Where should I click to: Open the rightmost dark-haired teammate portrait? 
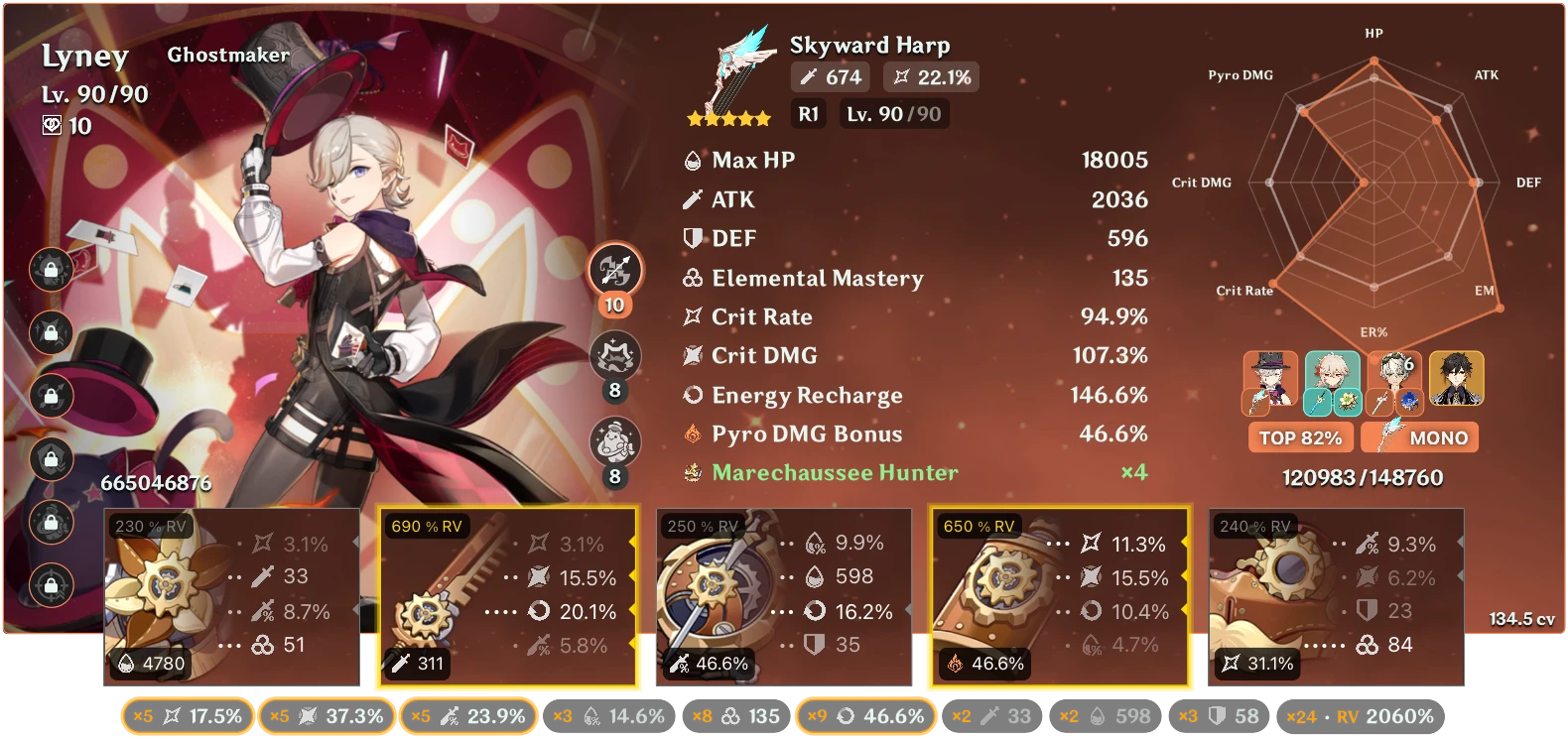click(1455, 381)
